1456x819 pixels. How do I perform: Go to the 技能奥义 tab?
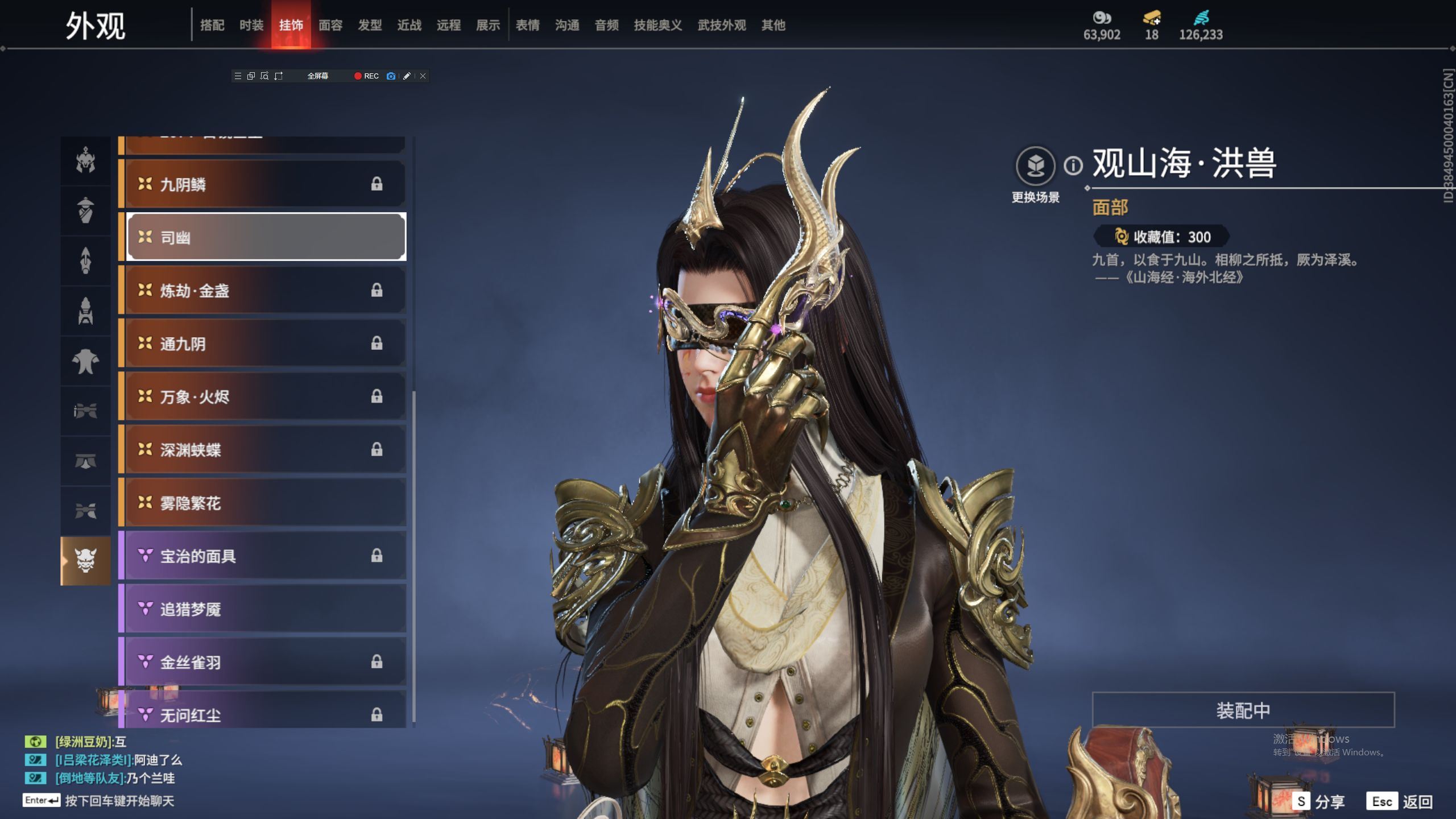click(657, 25)
